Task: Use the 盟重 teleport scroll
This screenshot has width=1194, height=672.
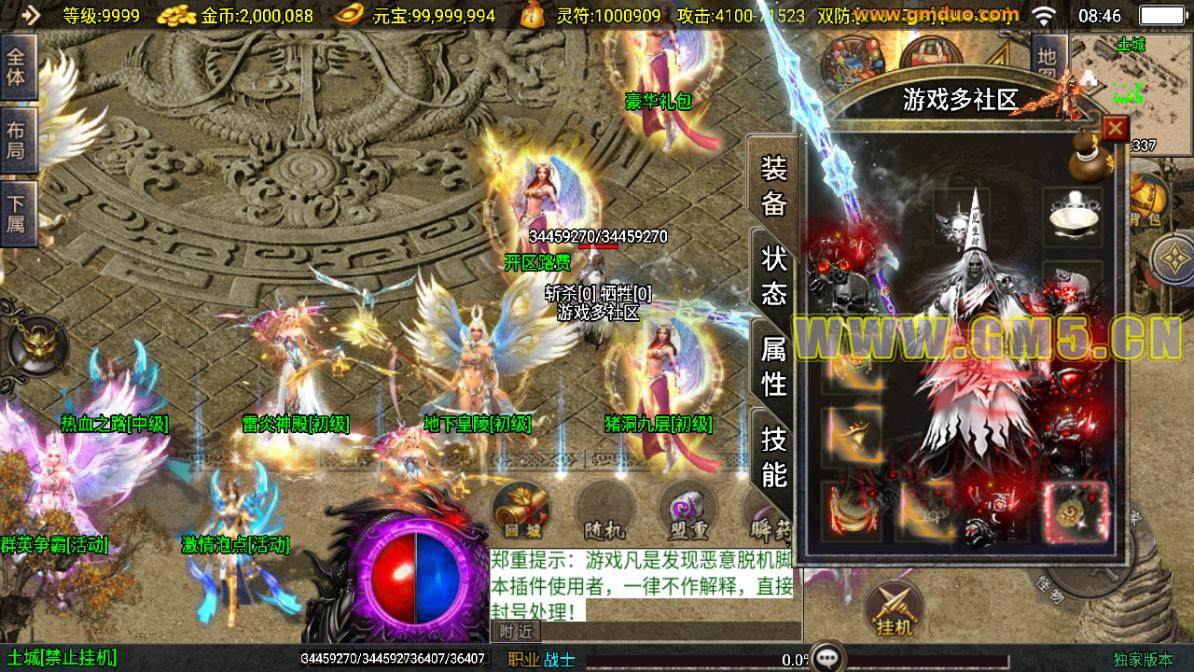Action: (687, 511)
